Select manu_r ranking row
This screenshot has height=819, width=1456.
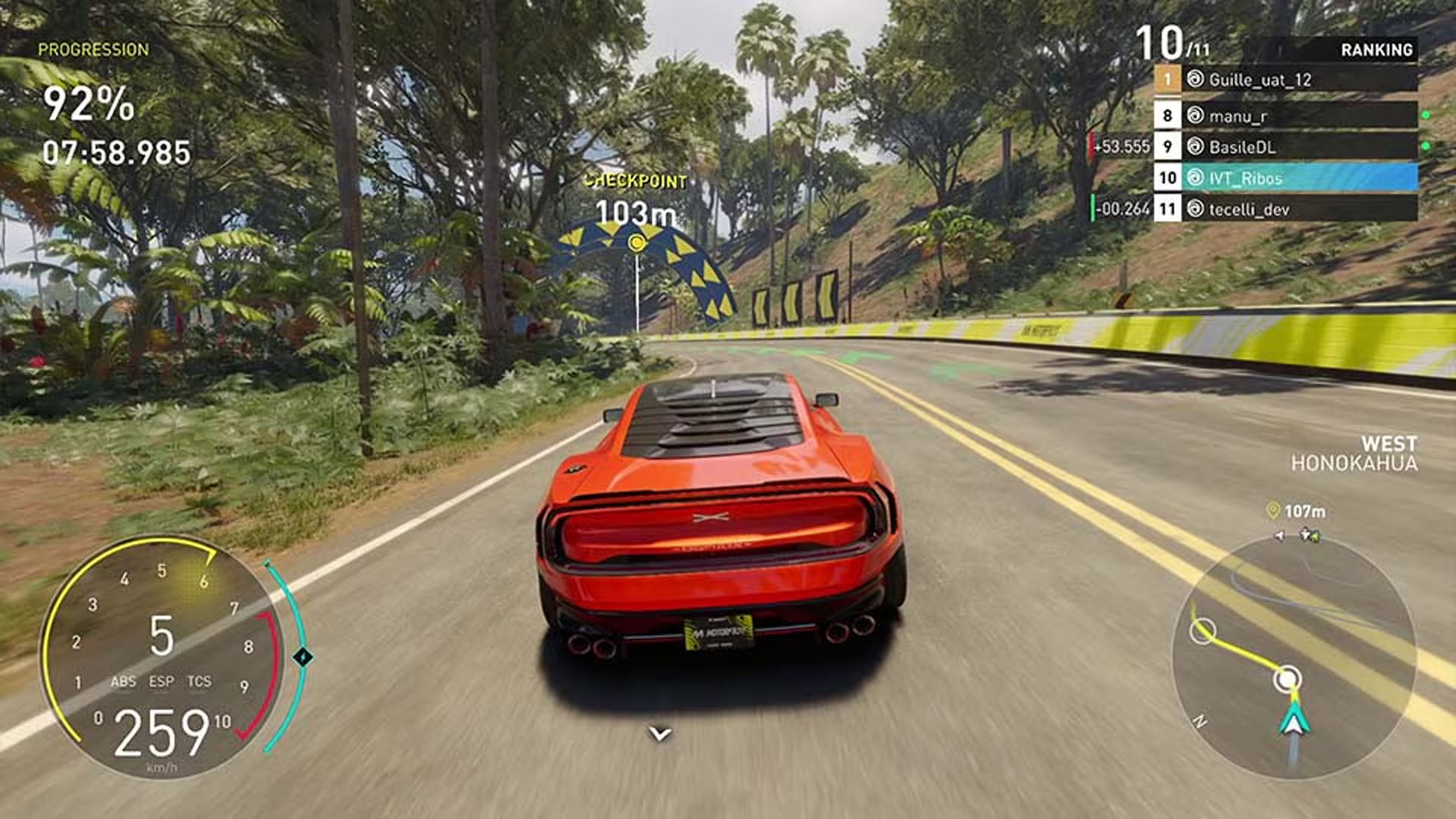click(1285, 116)
